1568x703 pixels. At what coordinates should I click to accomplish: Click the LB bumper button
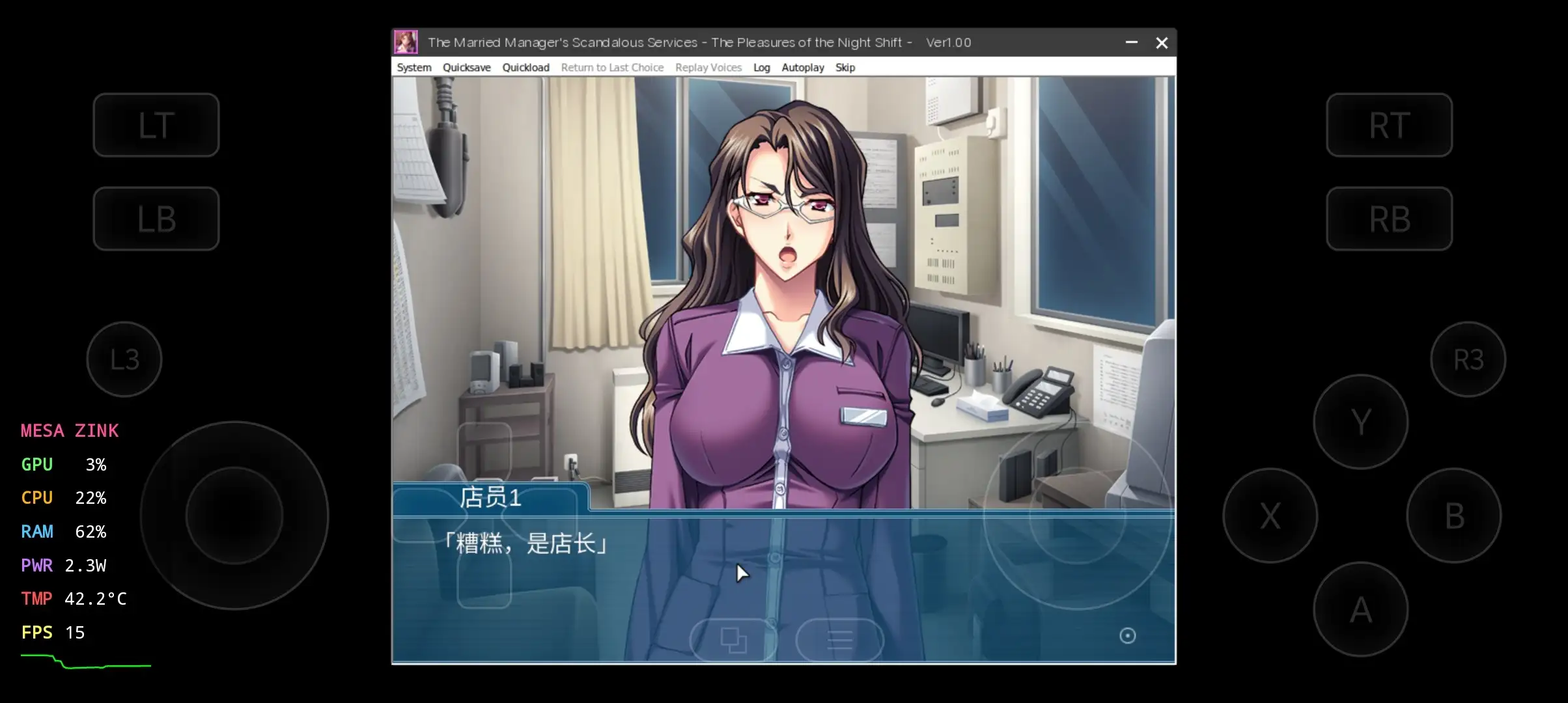156,219
